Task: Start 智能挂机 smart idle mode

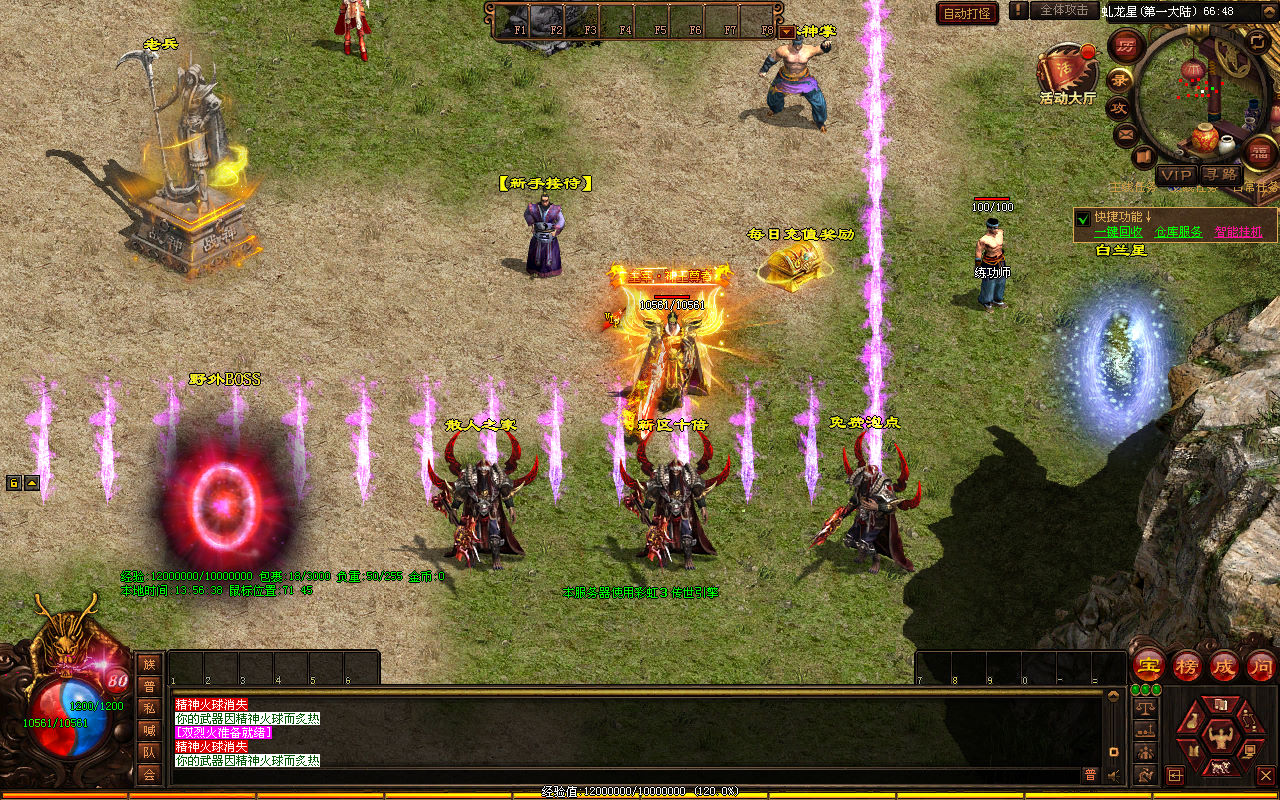Action: [x=1238, y=231]
